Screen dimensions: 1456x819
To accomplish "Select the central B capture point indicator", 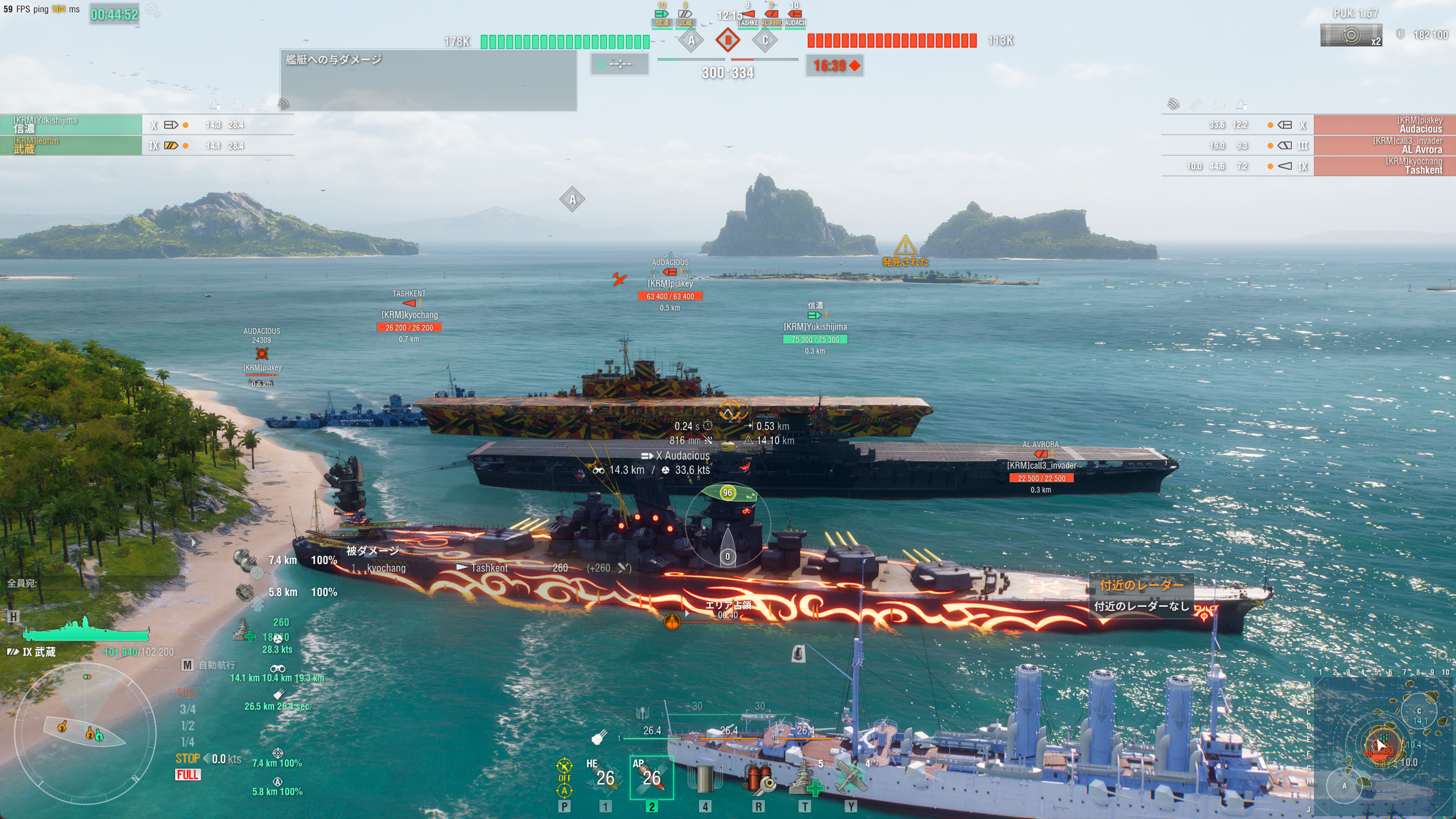I will 728,40.
